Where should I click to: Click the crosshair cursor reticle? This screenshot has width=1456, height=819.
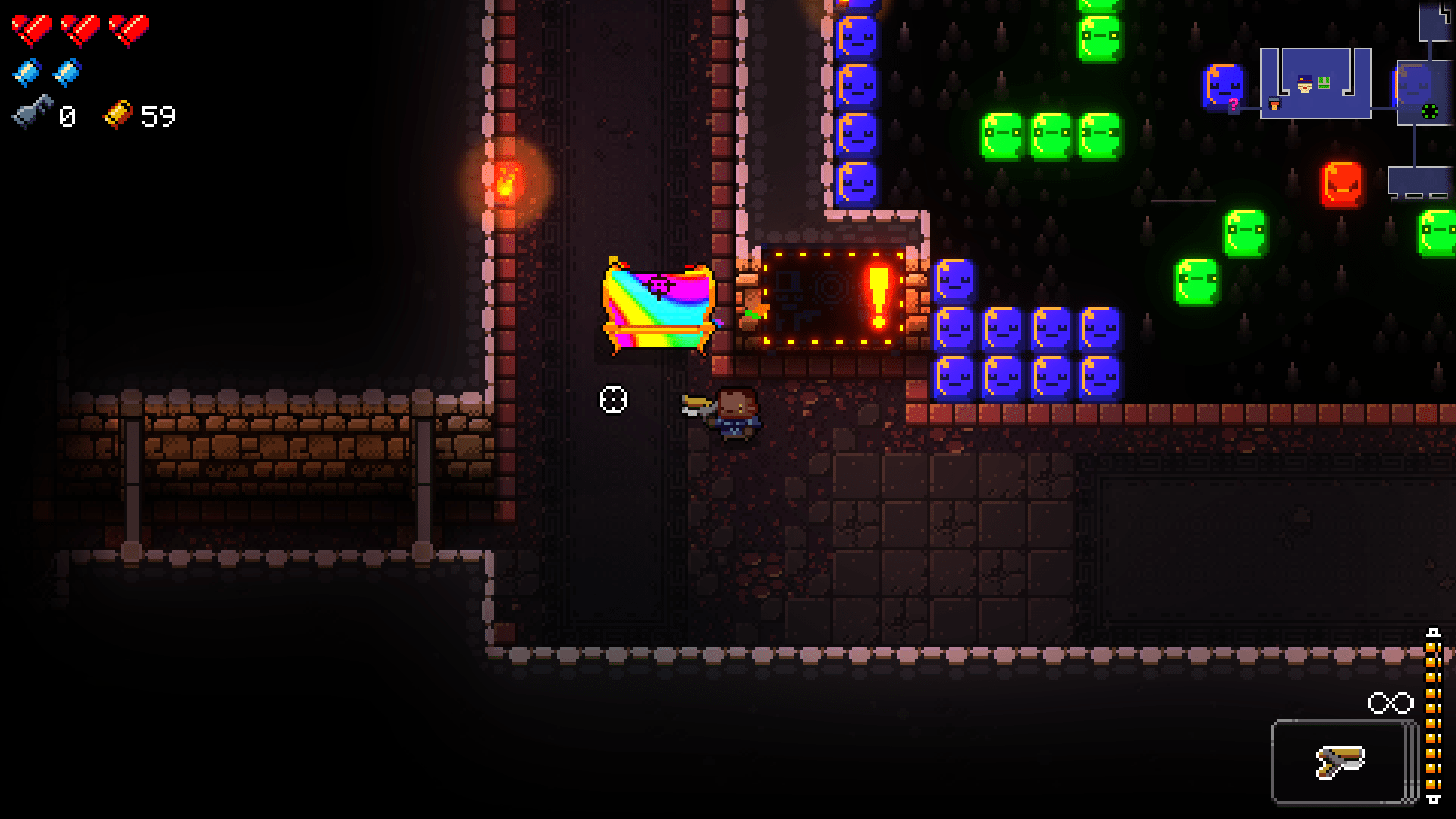click(612, 398)
